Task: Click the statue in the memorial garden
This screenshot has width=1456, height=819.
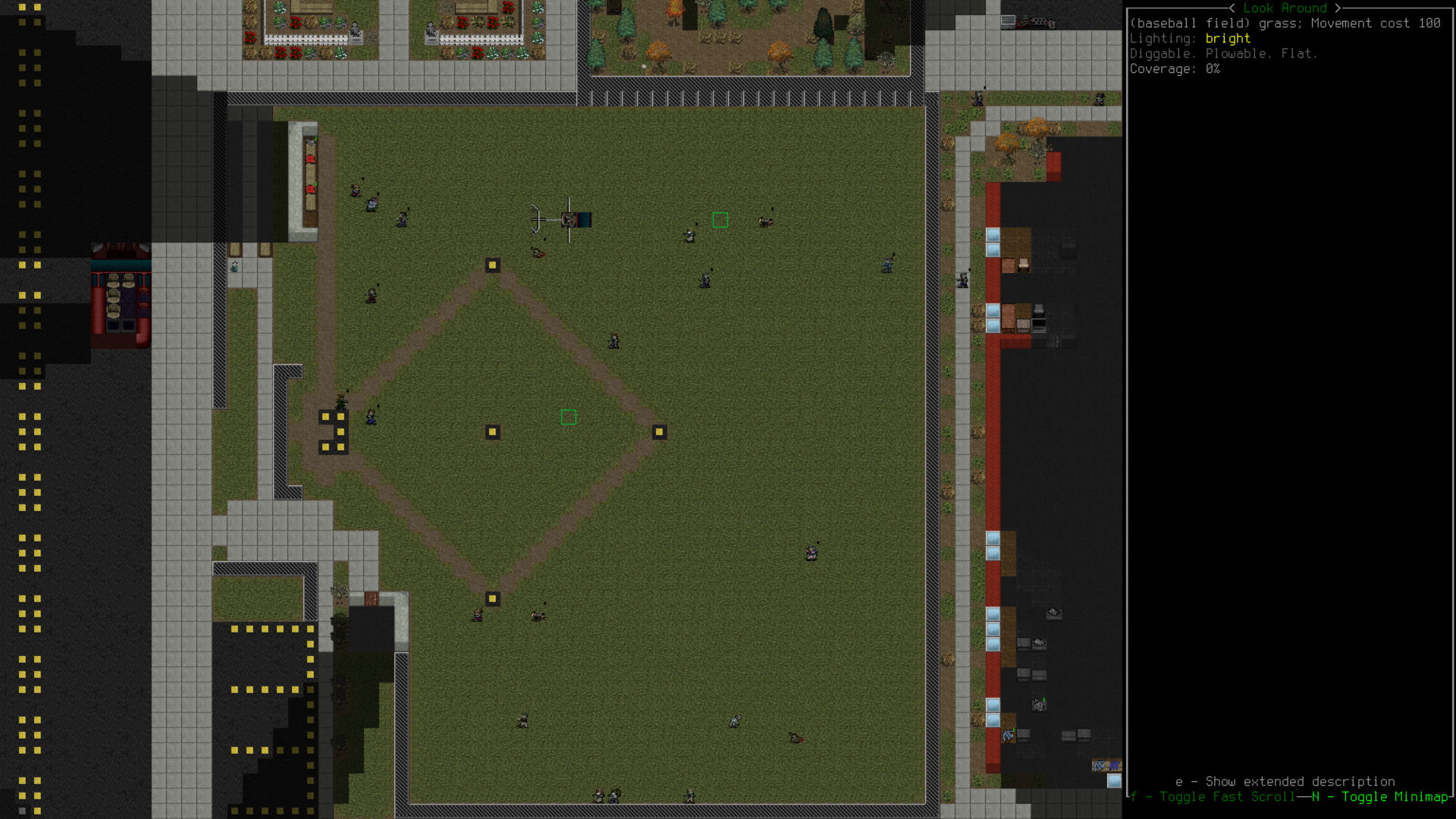Action: pos(355,32)
